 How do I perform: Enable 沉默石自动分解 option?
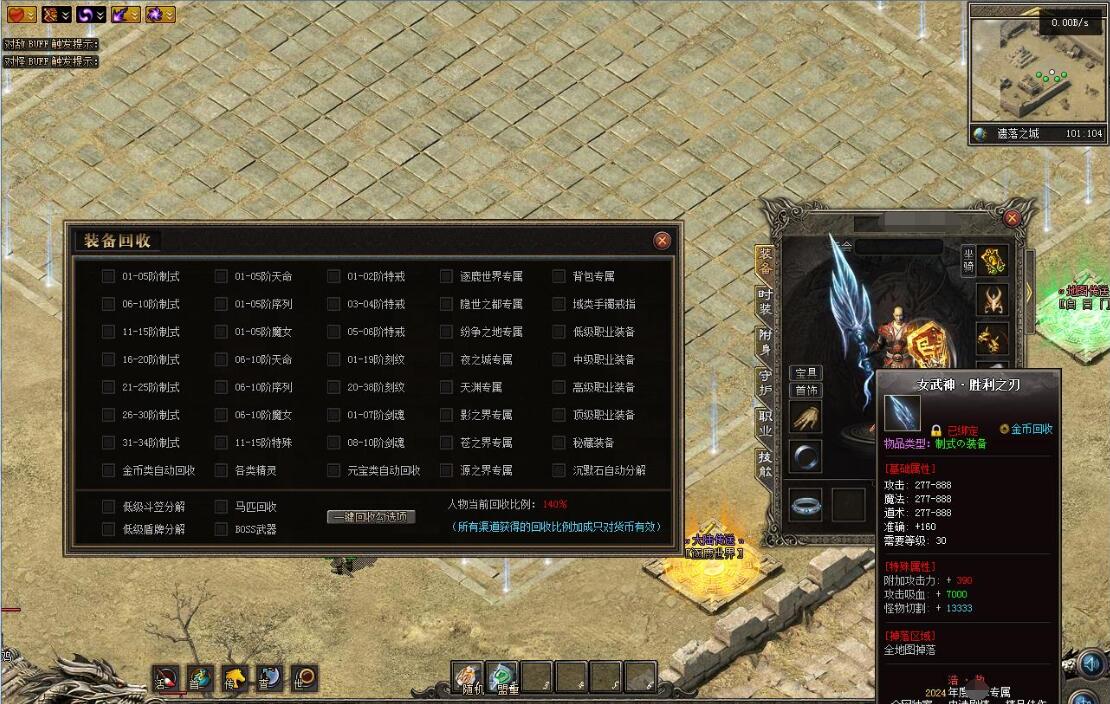click(559, 470)
